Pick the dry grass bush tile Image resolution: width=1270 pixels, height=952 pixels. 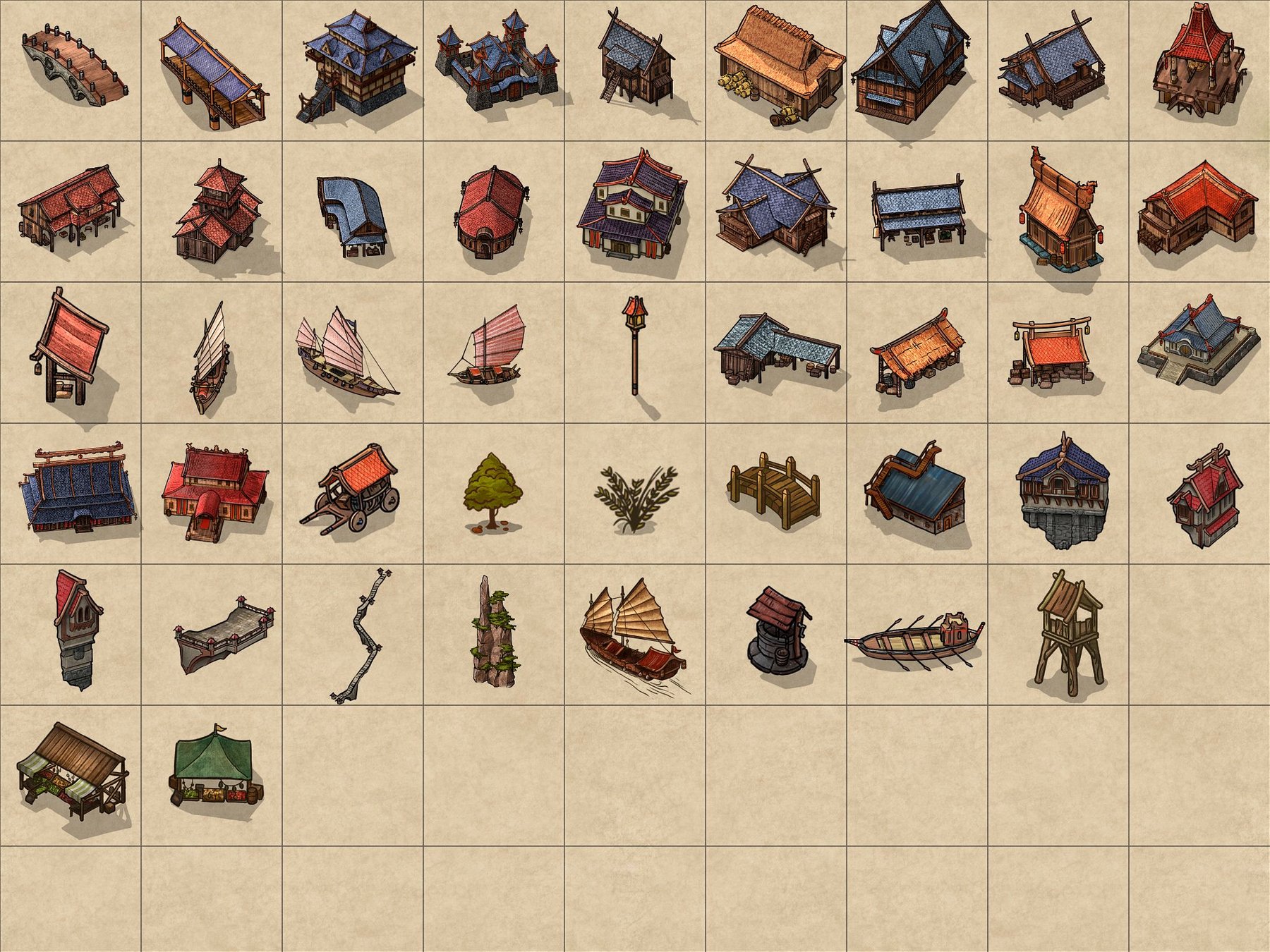[x=635, y=495]
